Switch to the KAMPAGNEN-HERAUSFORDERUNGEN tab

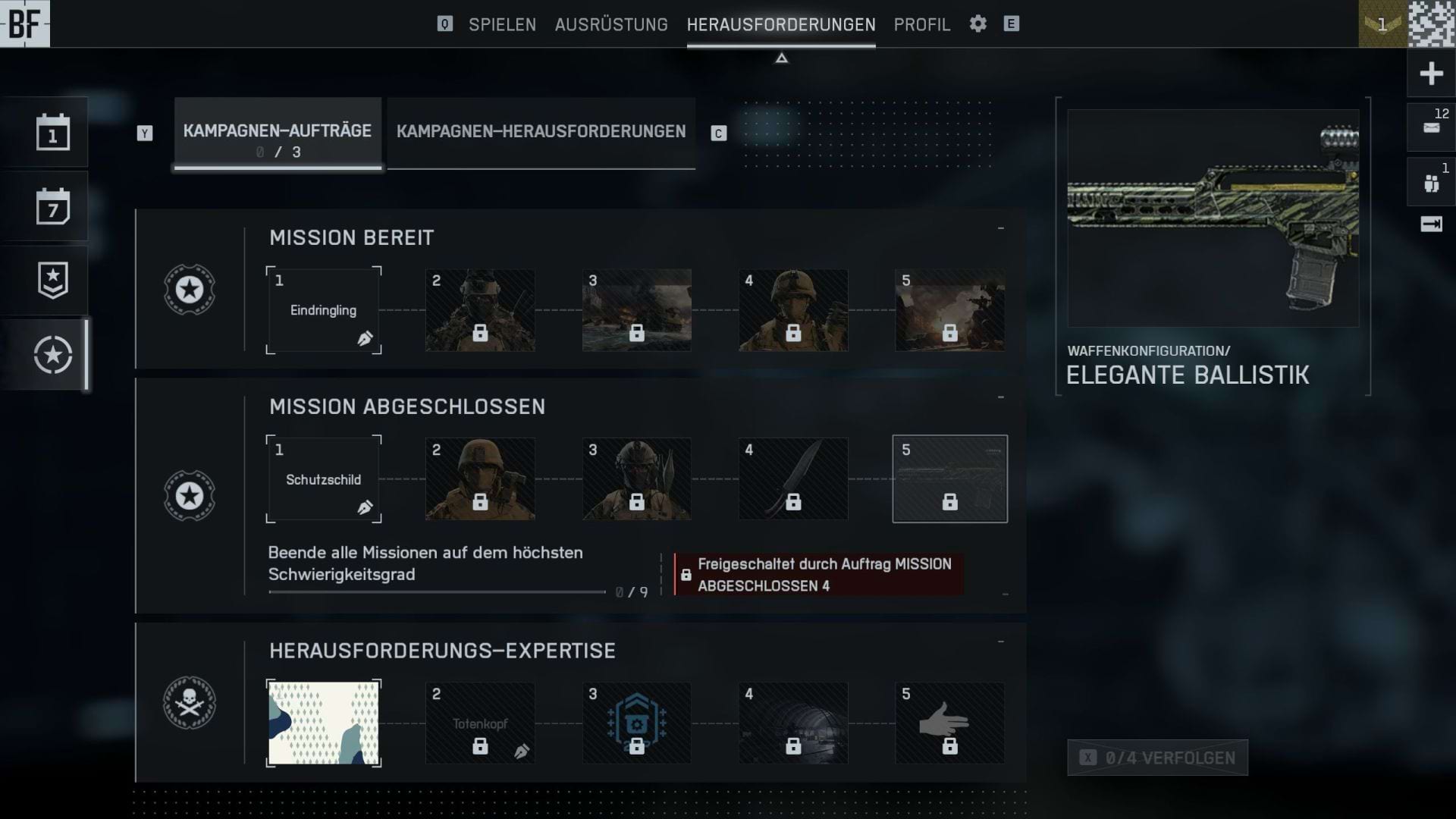coord(541,132)
